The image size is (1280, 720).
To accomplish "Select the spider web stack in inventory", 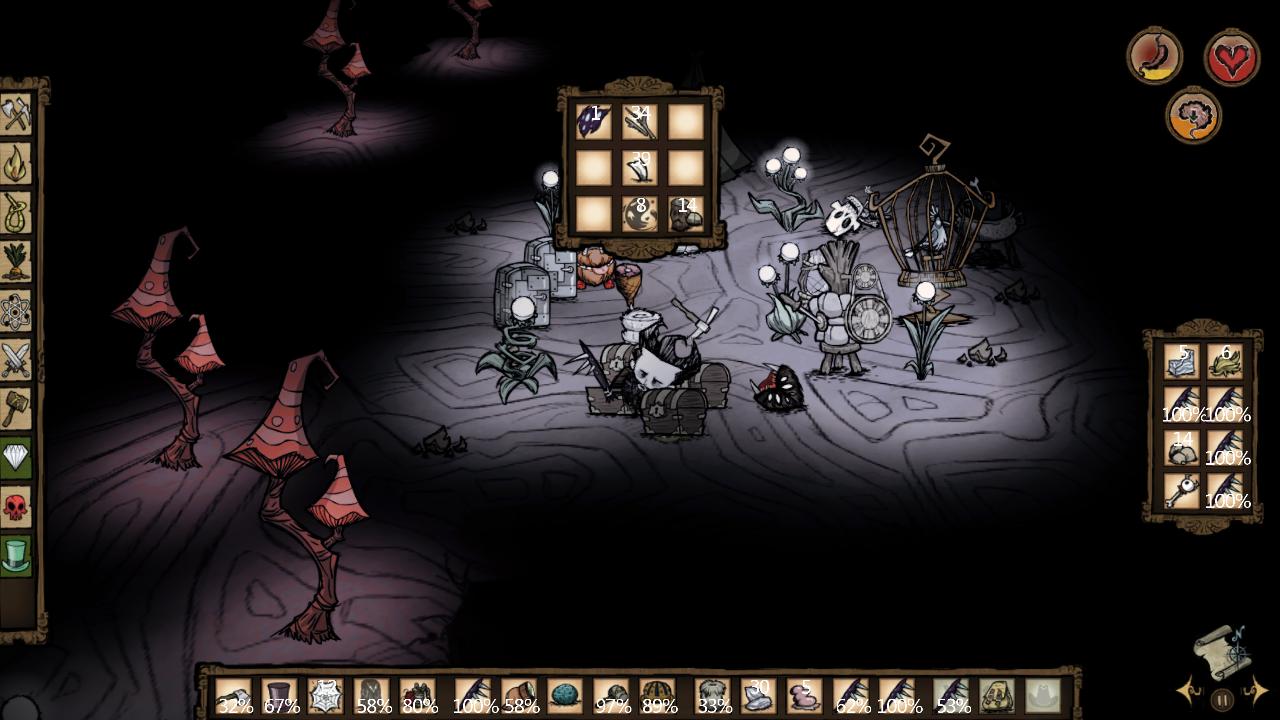I will (326, 696).
